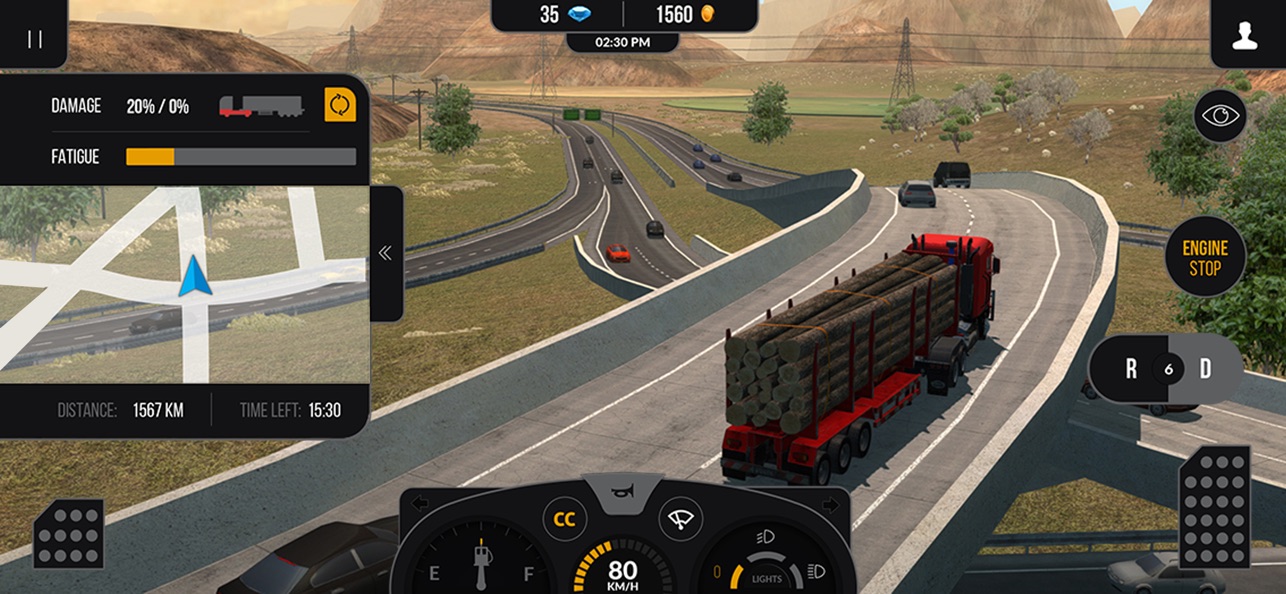Turn on the windshield wipers
This screenshot has width=1286, height=594.
pyautogui.click(x=680, y=520)
